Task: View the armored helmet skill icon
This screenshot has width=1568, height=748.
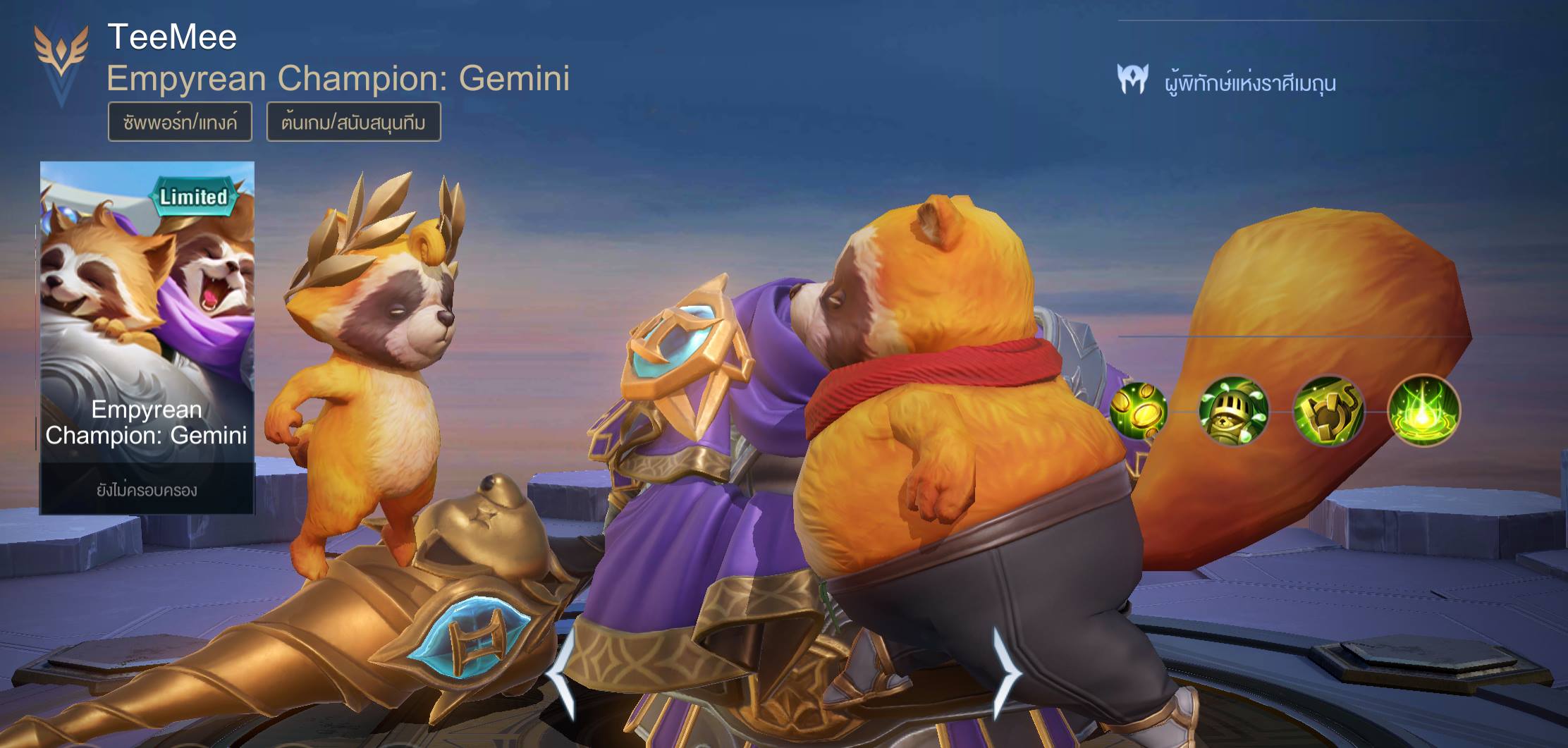Action: coord(1234,410)
